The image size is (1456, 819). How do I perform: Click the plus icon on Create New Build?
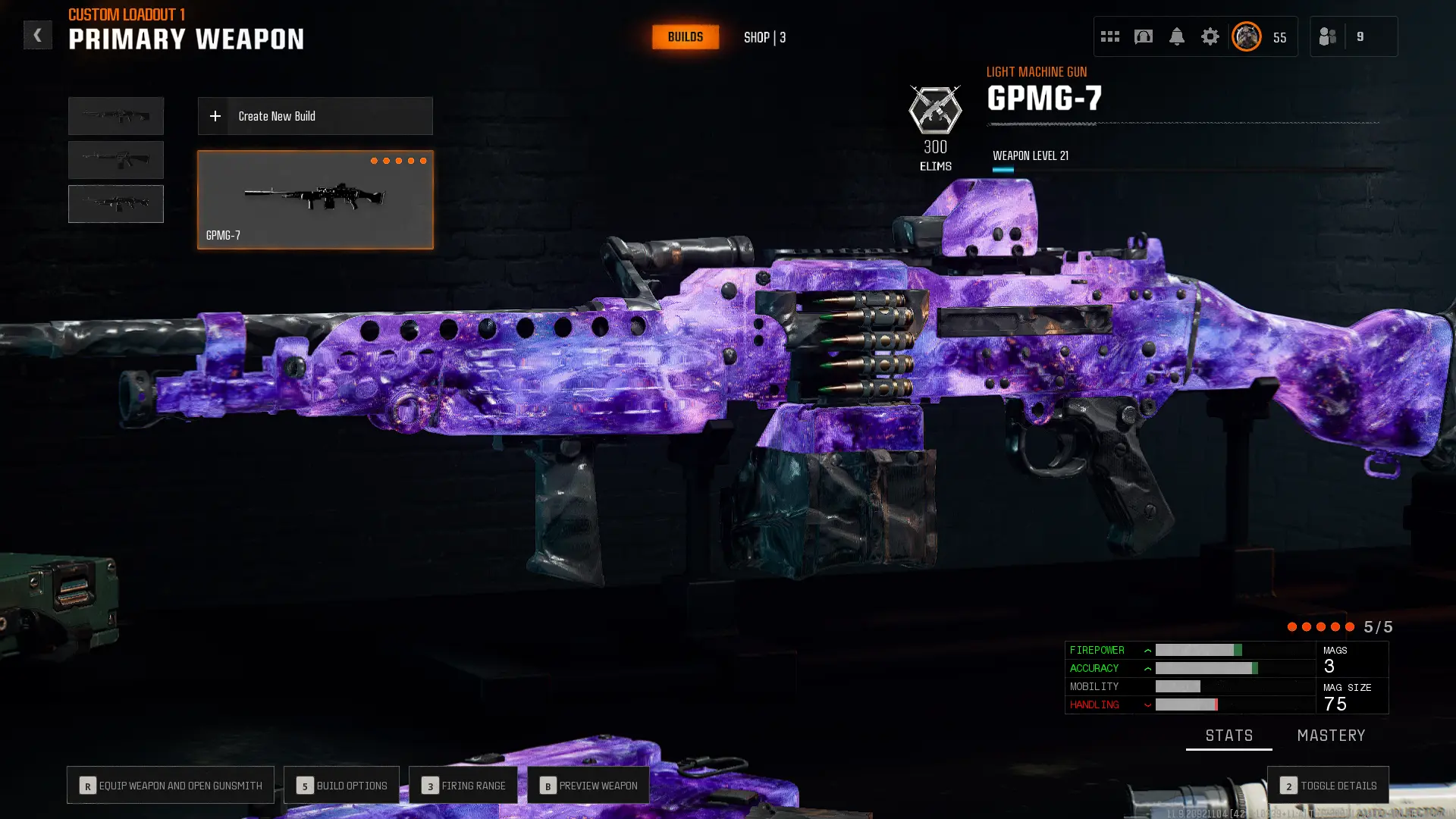pyautogui.click(x=215, y=116)
